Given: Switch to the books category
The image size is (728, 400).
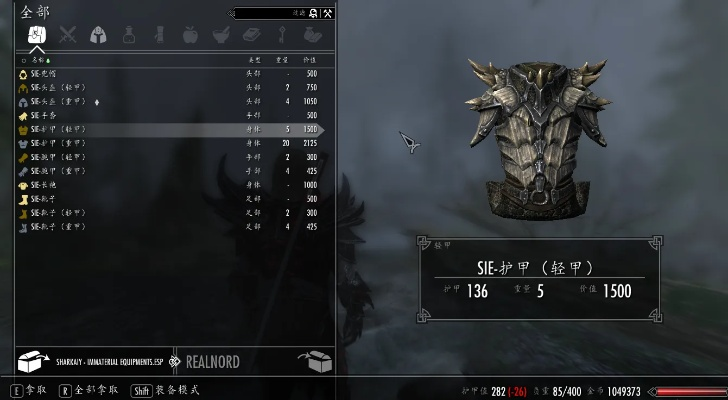Looking at the screenshot, I should click(x=251, y=36).
